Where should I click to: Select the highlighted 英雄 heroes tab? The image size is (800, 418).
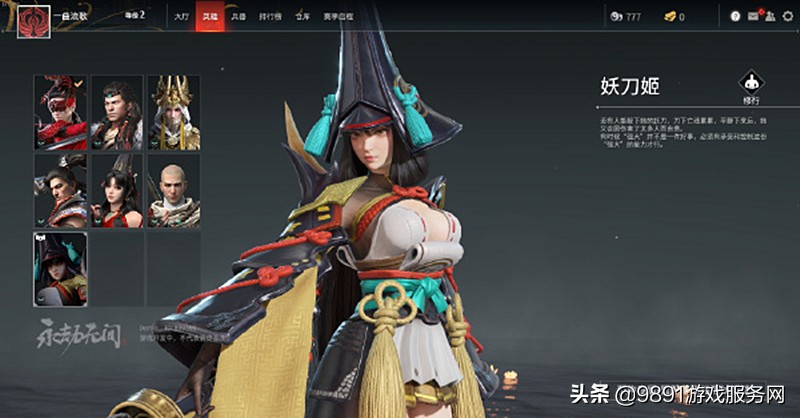(x=209, y=17)
